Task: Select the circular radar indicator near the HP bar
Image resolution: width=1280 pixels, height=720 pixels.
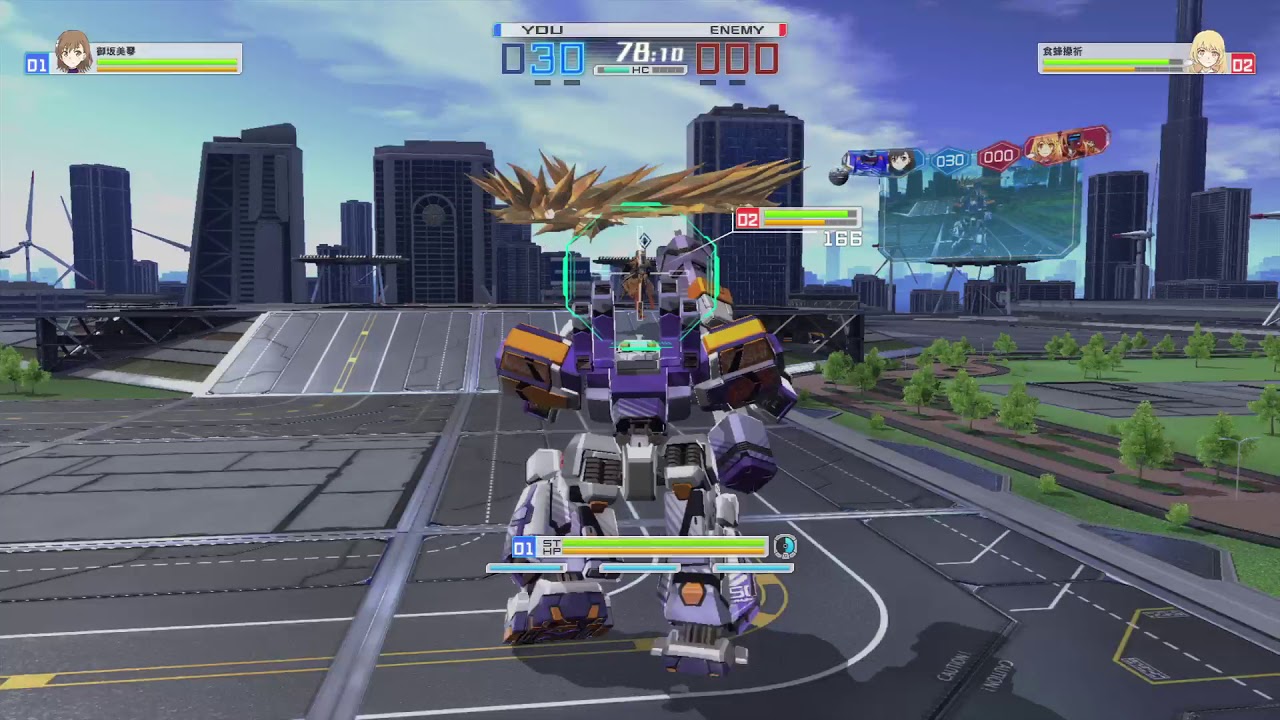Action: [786, 548]
